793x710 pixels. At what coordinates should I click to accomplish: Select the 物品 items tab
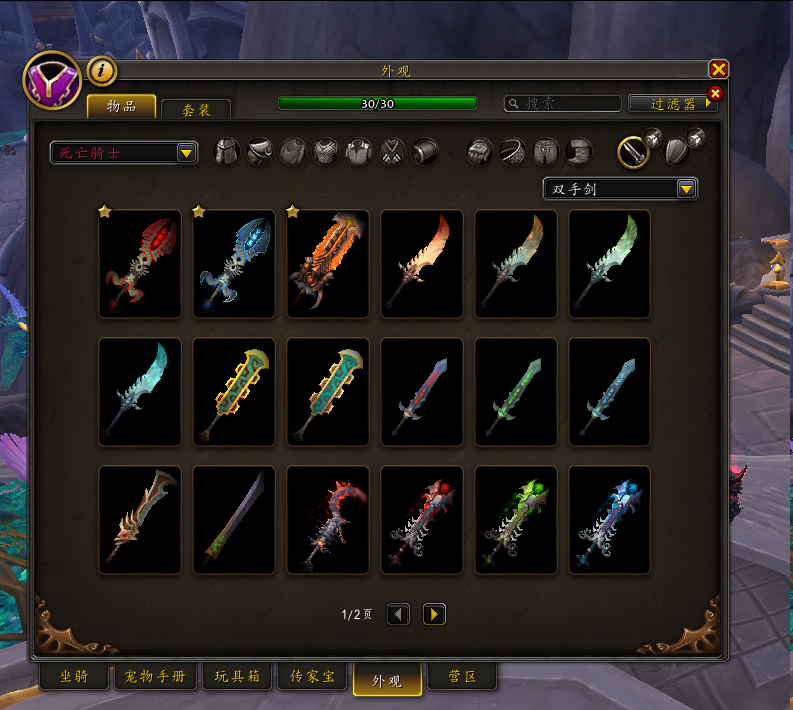121,107
